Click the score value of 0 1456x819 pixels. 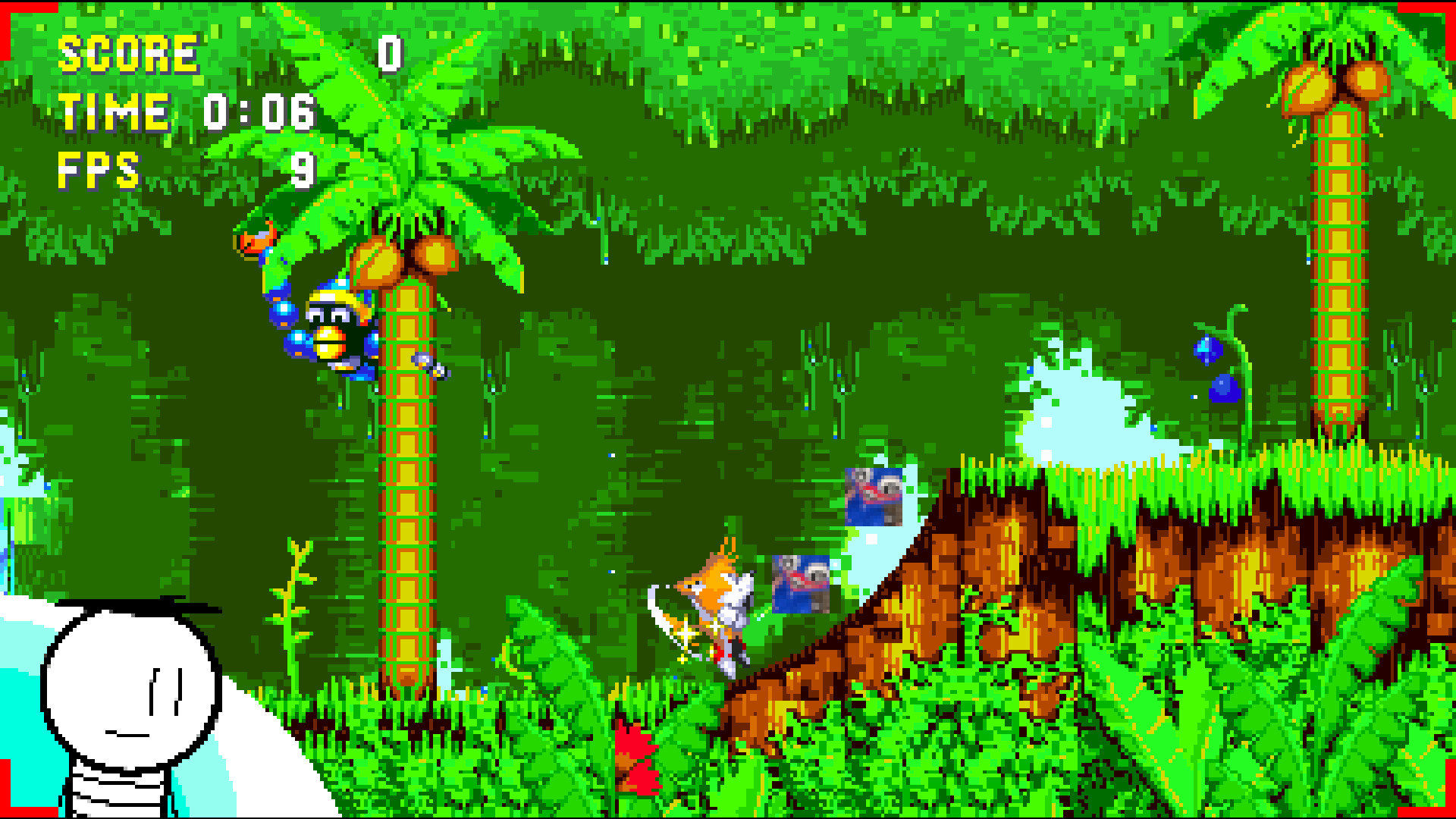[389, 53]
